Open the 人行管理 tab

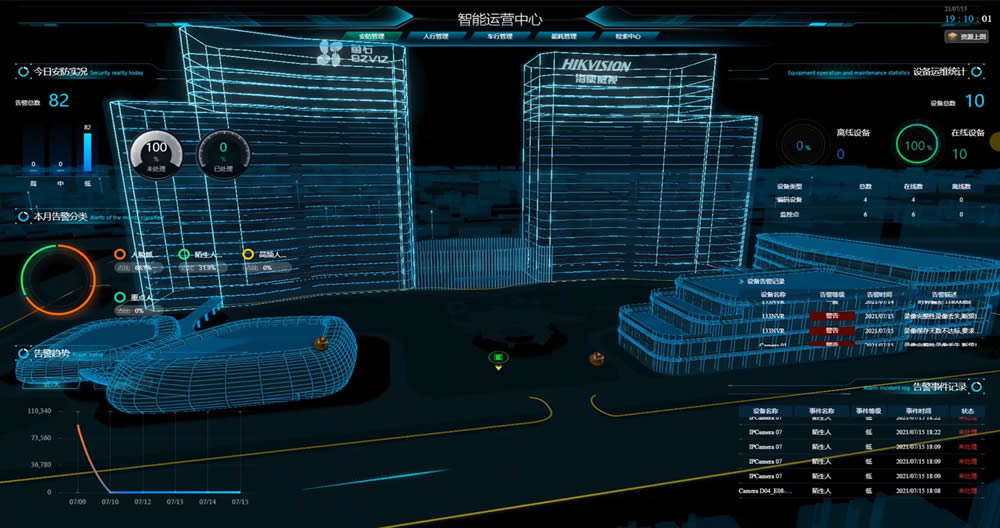click(x=436, y=36)
